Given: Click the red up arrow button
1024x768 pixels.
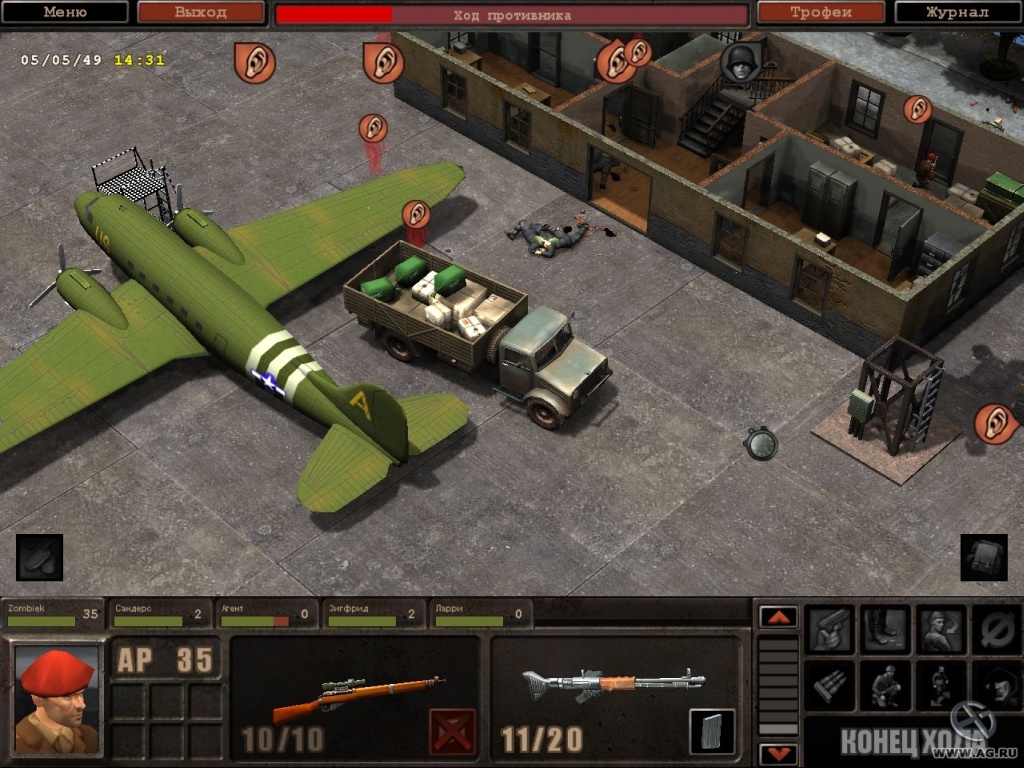Looking at the screenshot, I should click(x=778, y=617).
